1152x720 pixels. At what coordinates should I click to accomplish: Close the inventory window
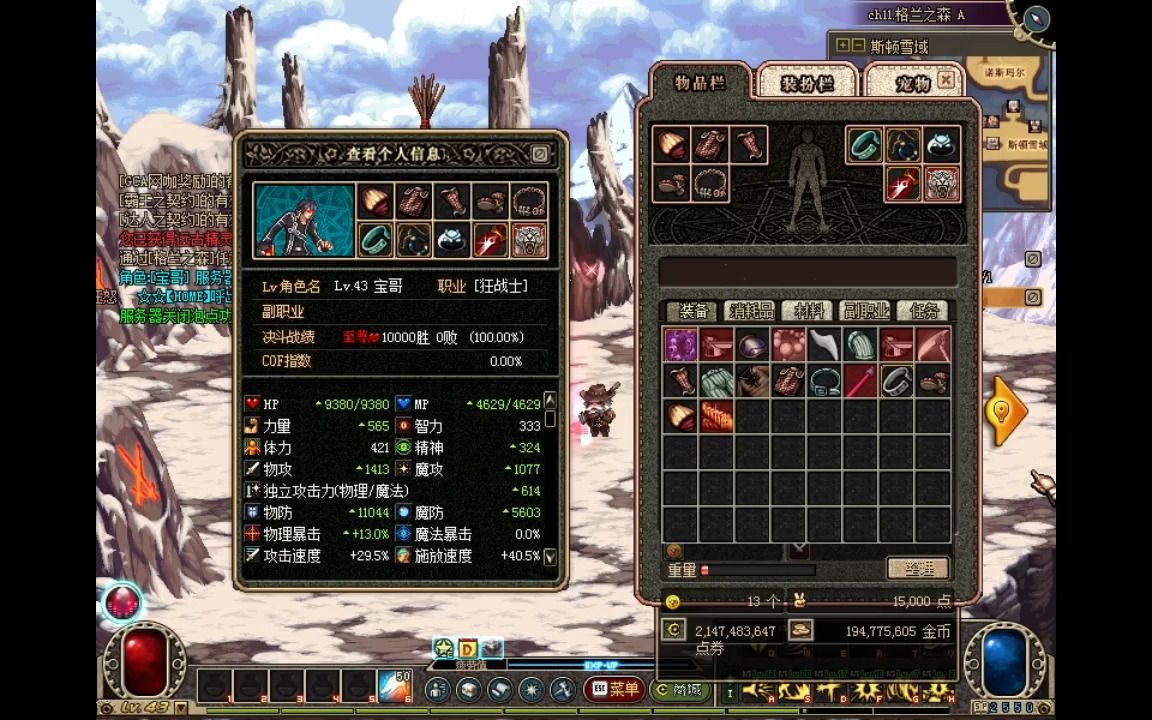click(x=946, y=80)
